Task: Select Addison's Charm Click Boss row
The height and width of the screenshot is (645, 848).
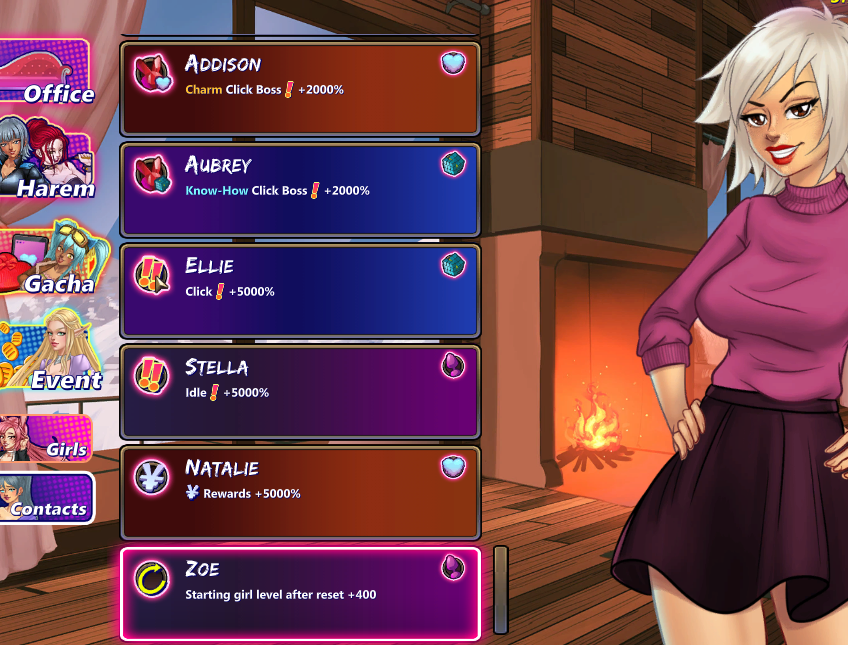Action: click(x=300, y=88)
